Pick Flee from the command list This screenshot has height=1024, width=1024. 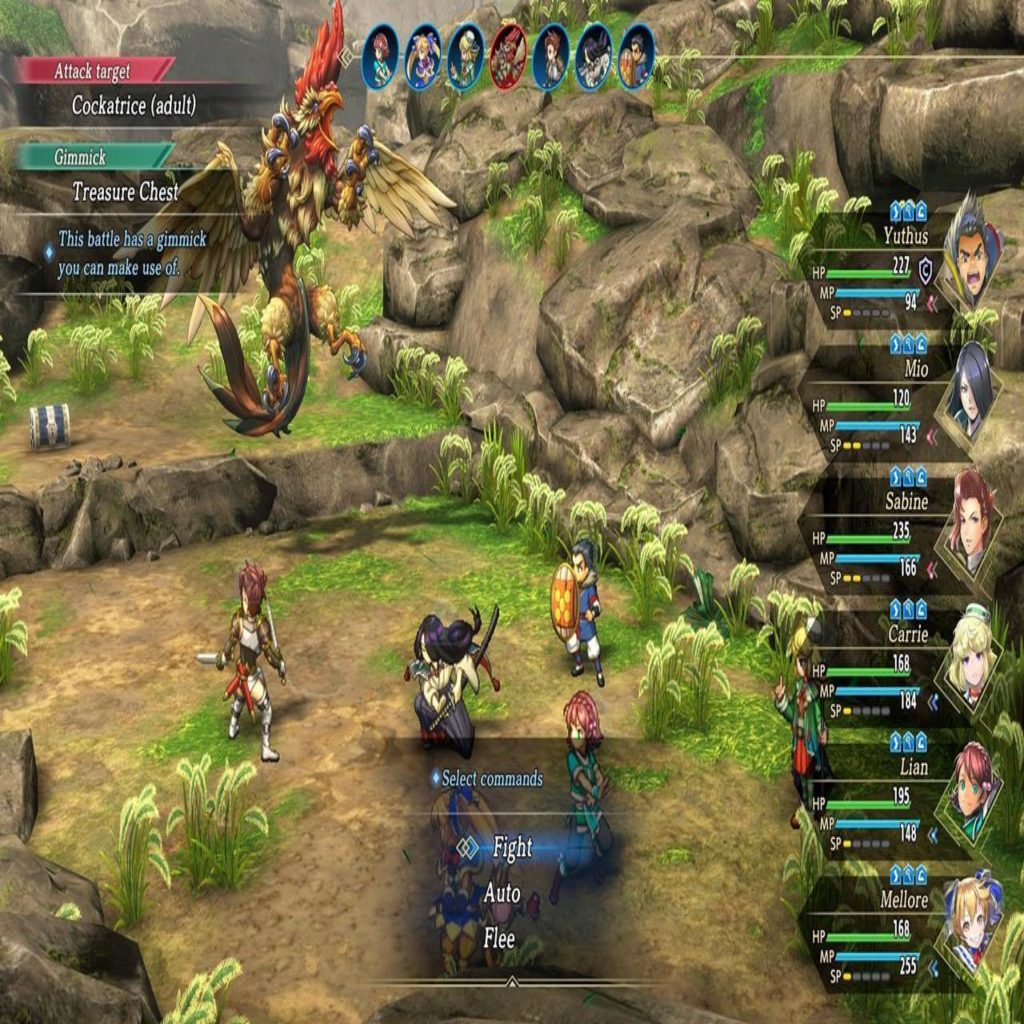499,939
